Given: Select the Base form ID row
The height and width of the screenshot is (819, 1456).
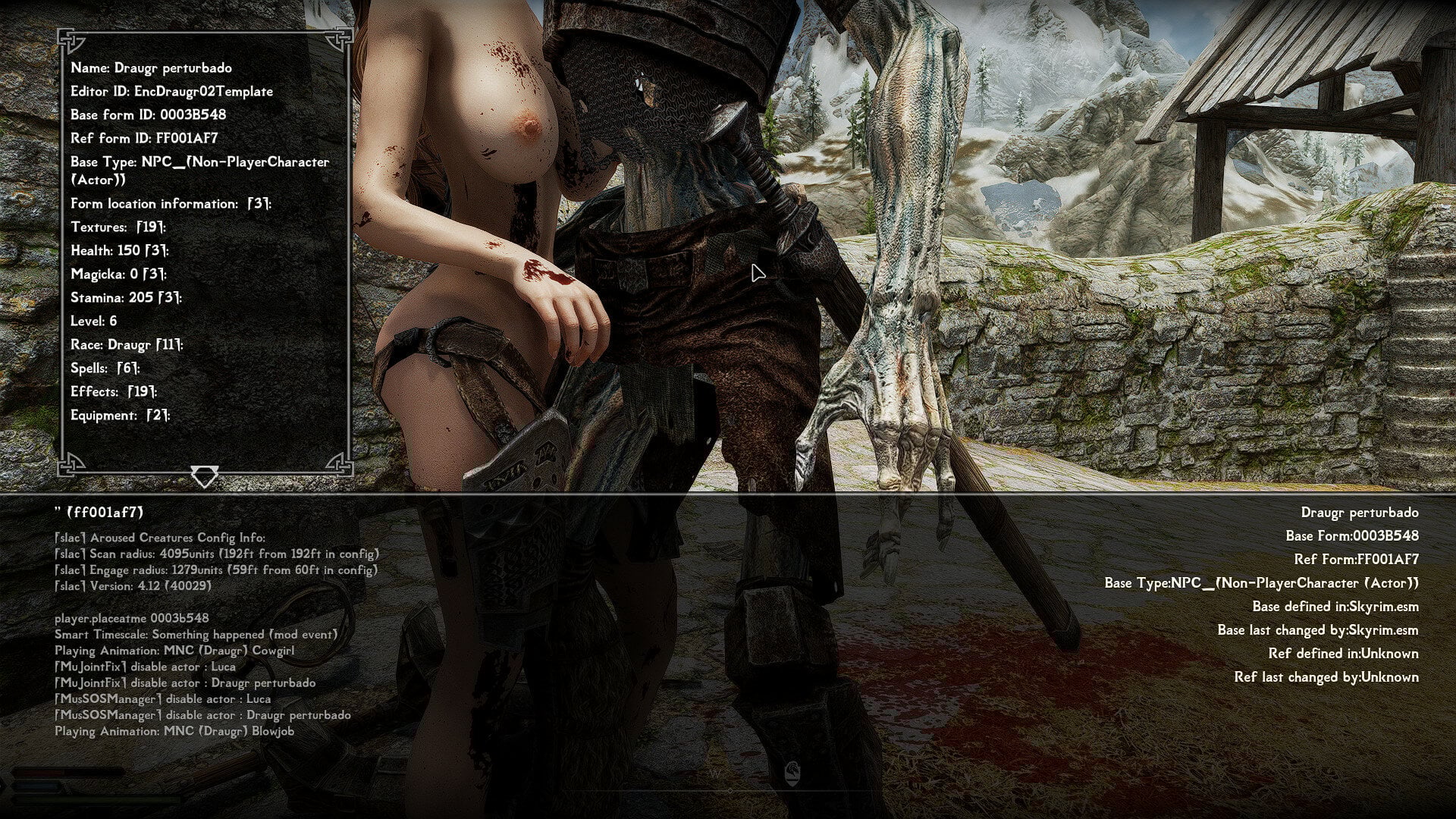Looking at the screenshot, I should [148, 115].
